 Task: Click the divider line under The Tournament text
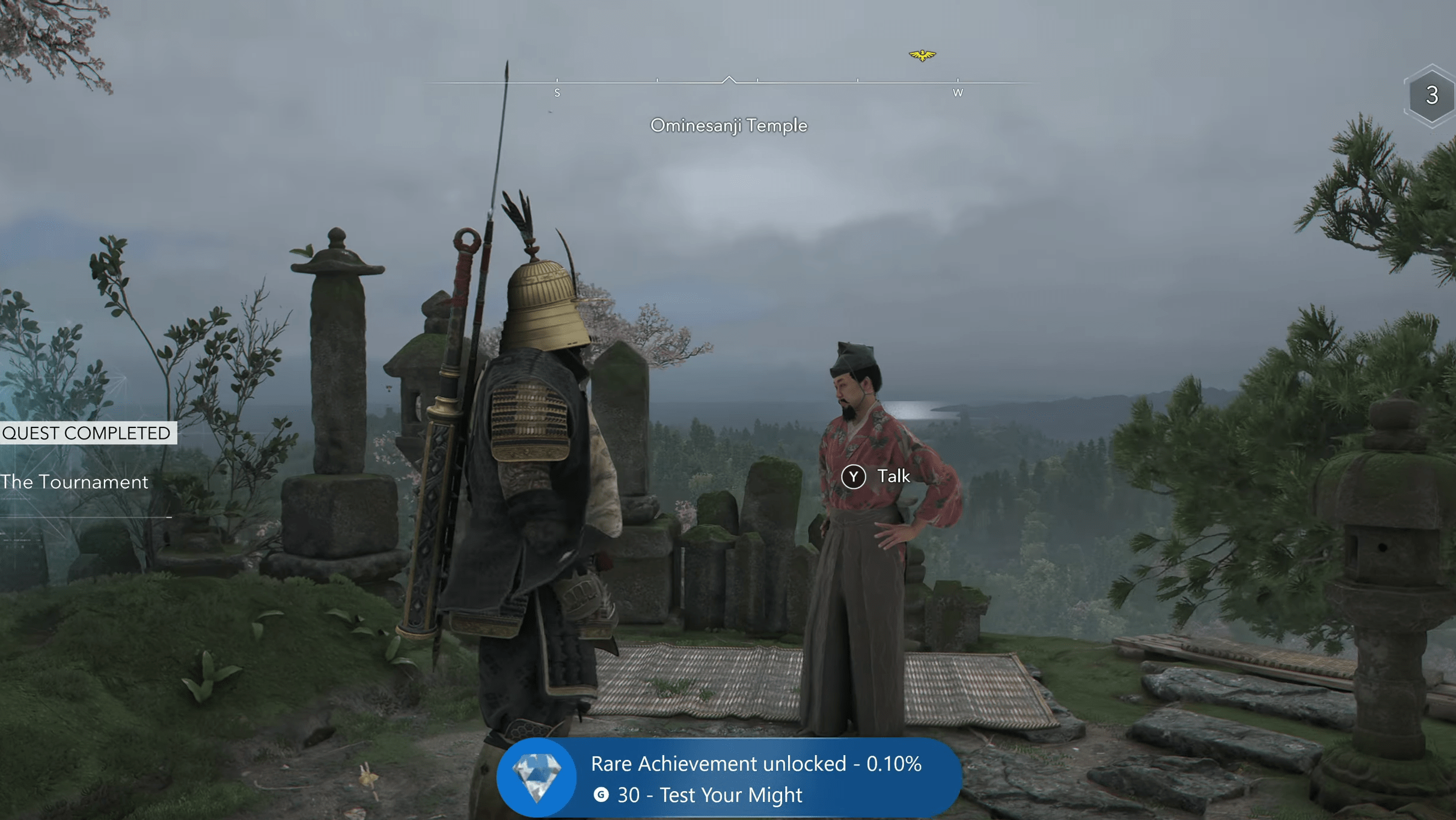pos(83,518)
